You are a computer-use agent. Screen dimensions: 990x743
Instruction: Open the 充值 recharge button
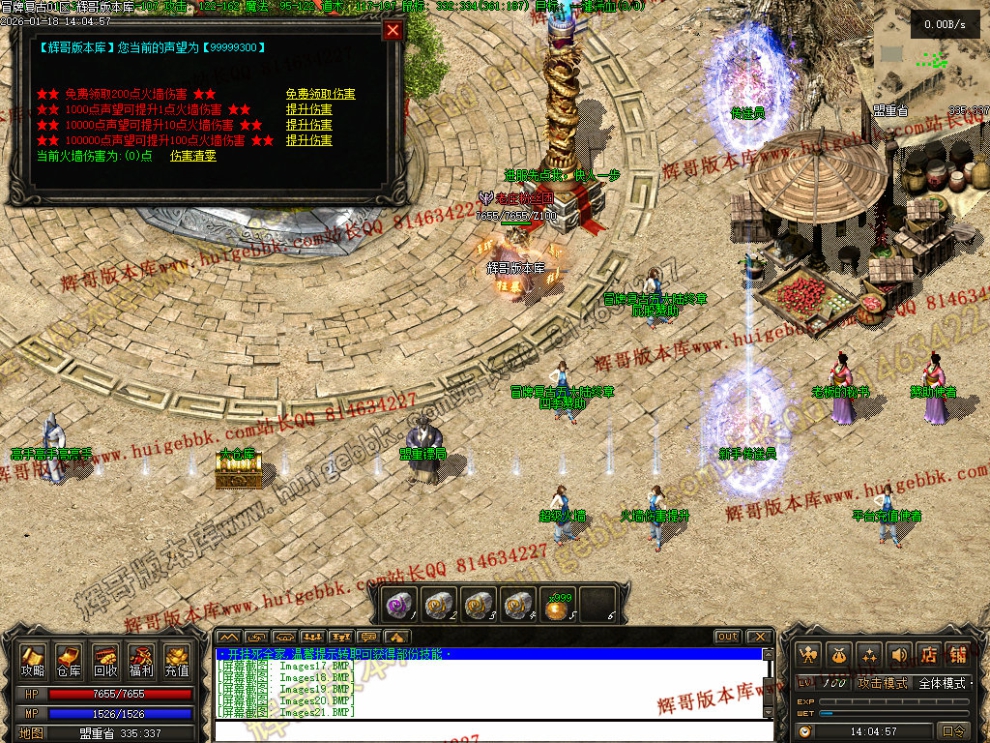point(177,660)
